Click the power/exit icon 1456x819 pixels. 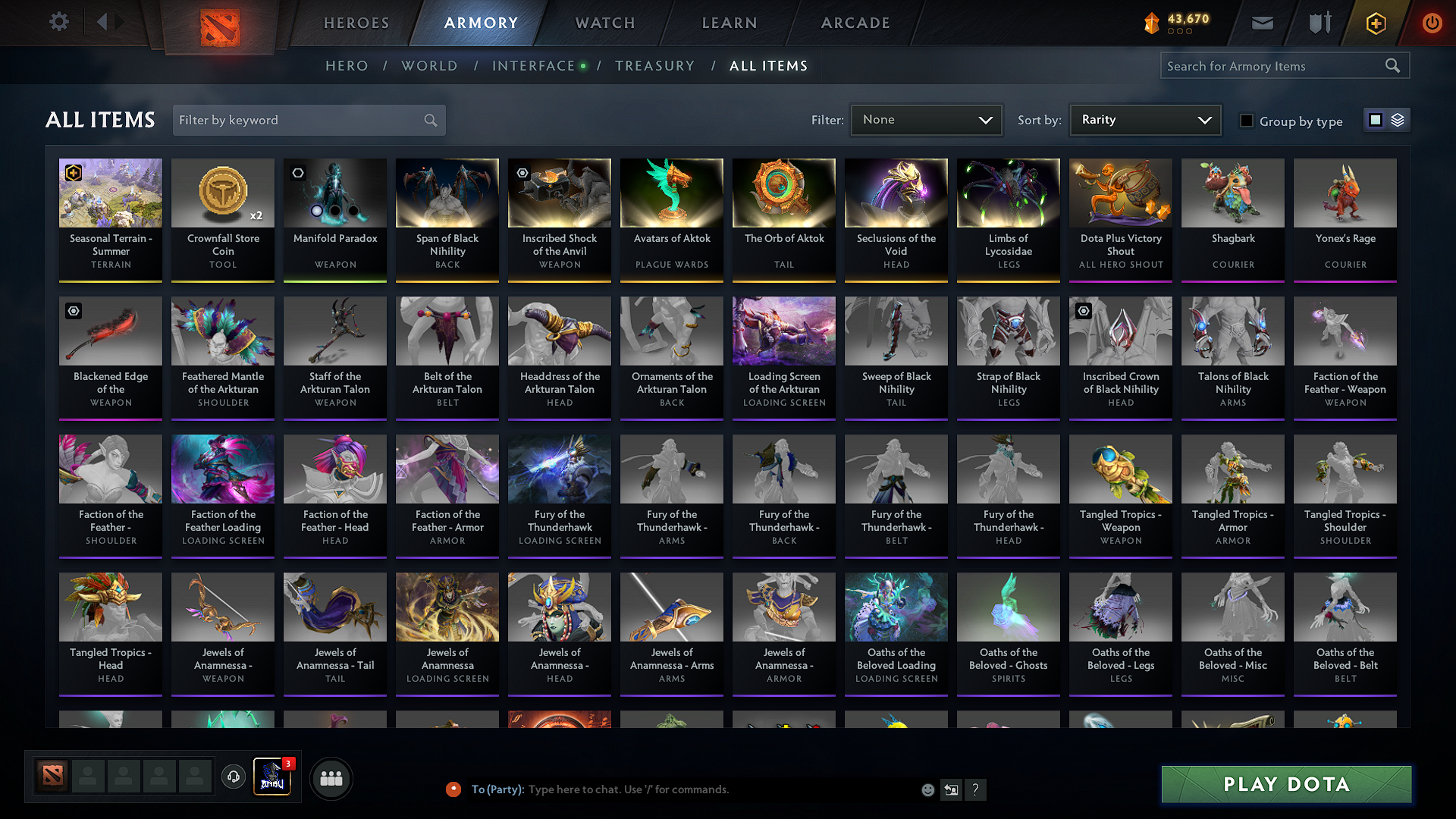click(x=1432, y=23)
